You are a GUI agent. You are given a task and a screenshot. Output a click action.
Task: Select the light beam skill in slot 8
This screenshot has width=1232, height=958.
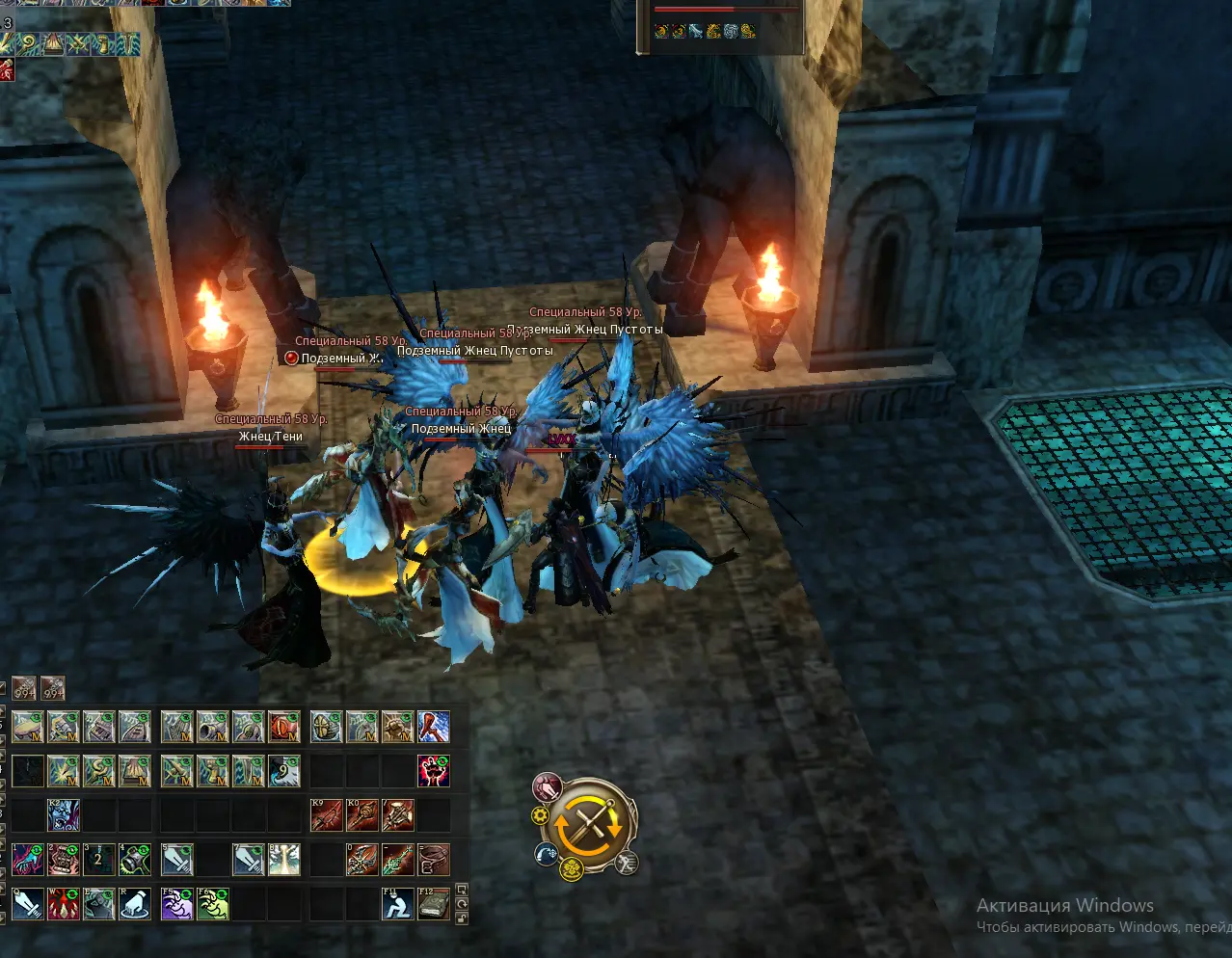coord(283,859)
